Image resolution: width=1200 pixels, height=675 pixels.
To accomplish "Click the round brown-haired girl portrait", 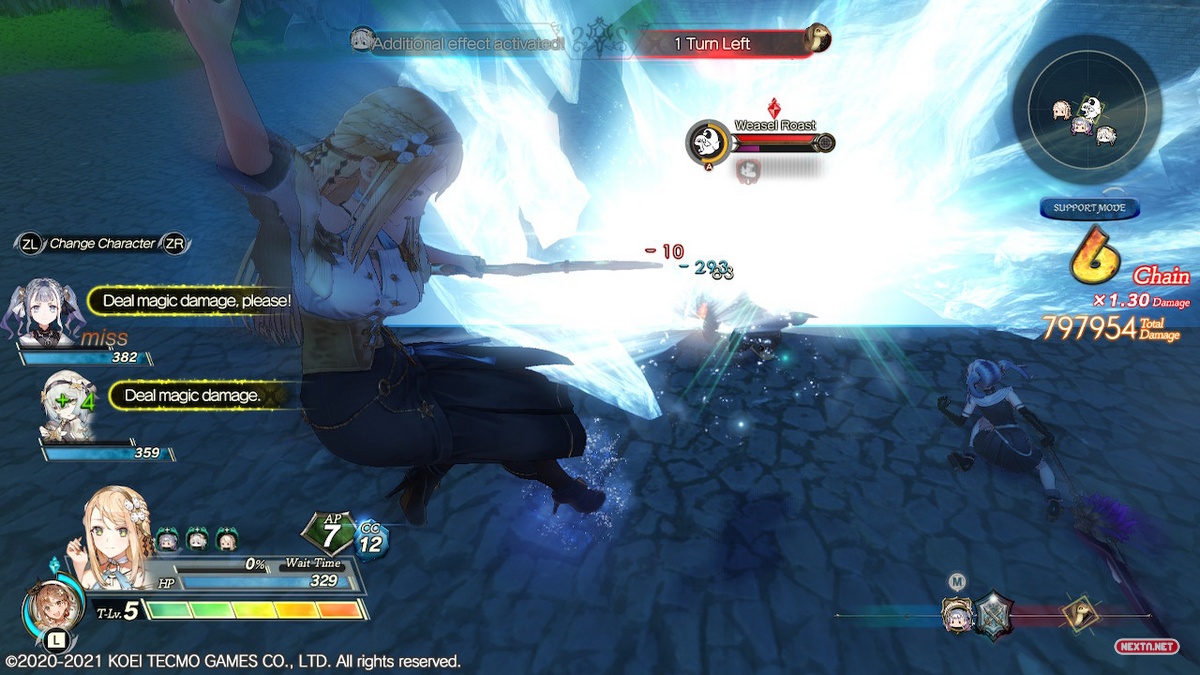I will coord(45,610).
